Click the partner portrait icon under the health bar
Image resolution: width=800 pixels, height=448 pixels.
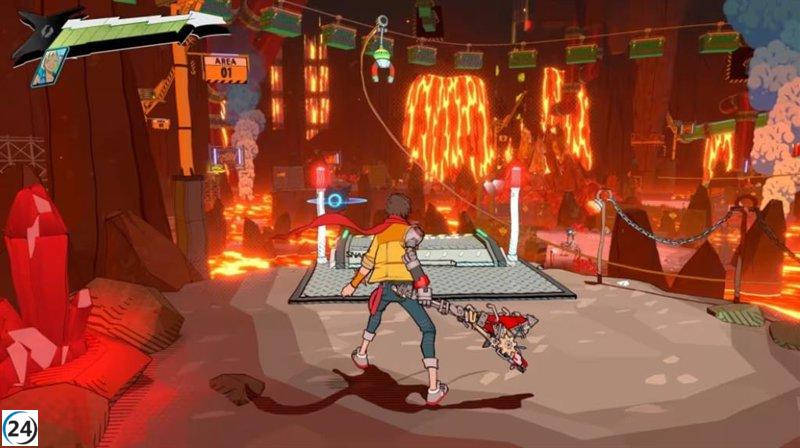(49, 67)
